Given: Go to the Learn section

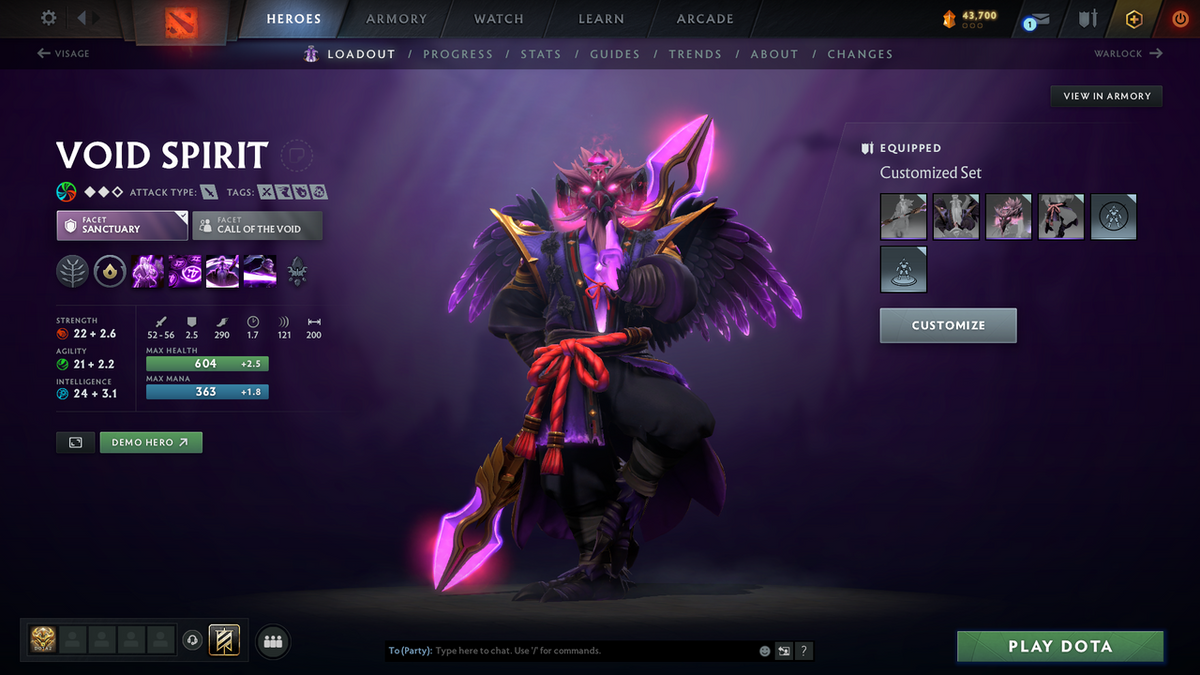Looking at the screenshot, I should pyautogui.click(x=601, y=19).
